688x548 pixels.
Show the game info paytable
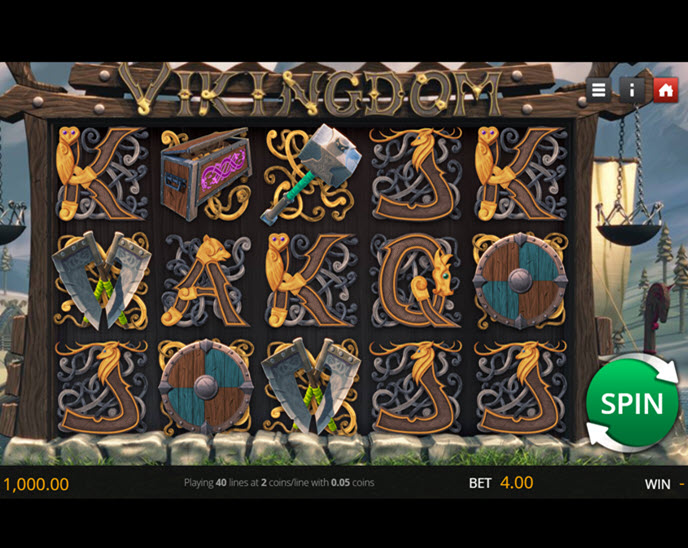[632, 90]
